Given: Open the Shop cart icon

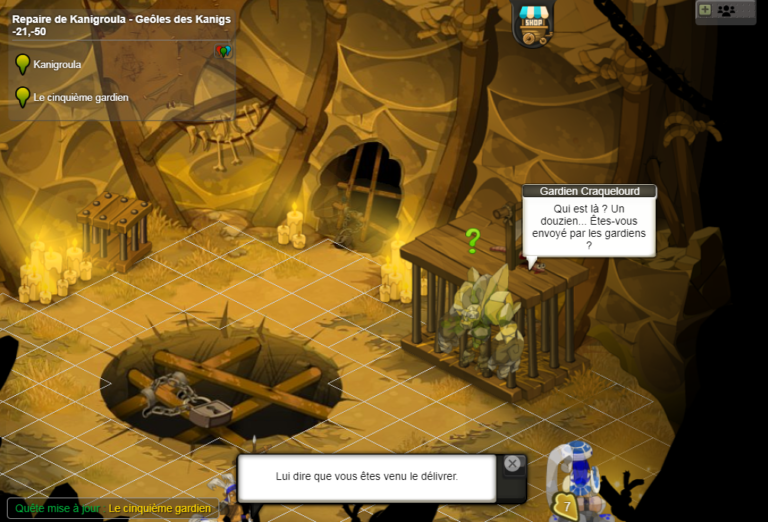Looking at the screenshot, I should (x=533, y=23).
